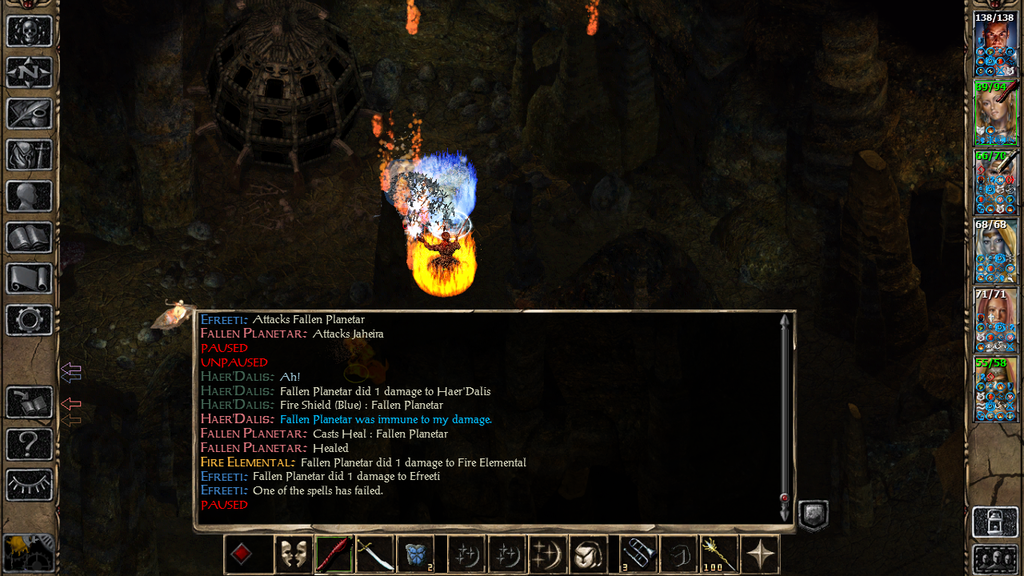Activate the masks thieving ability button
This screenshot has width=1024, height=576.
coord(291,554)
